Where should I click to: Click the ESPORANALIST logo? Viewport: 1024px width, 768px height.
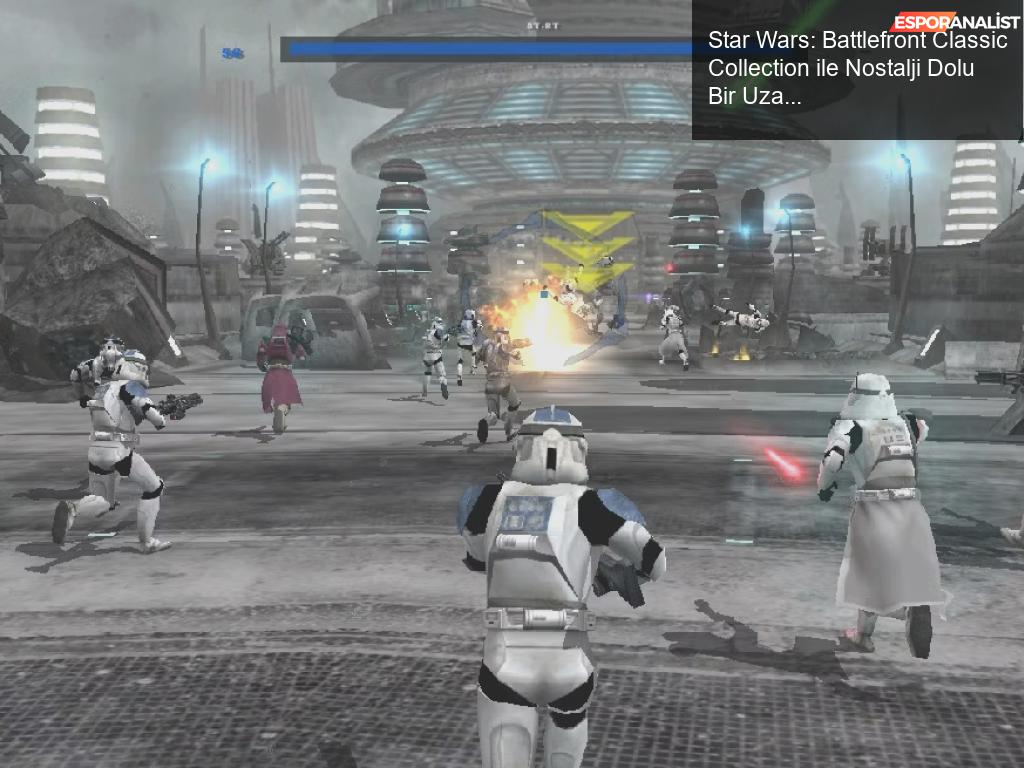click(x=955, y=22)
